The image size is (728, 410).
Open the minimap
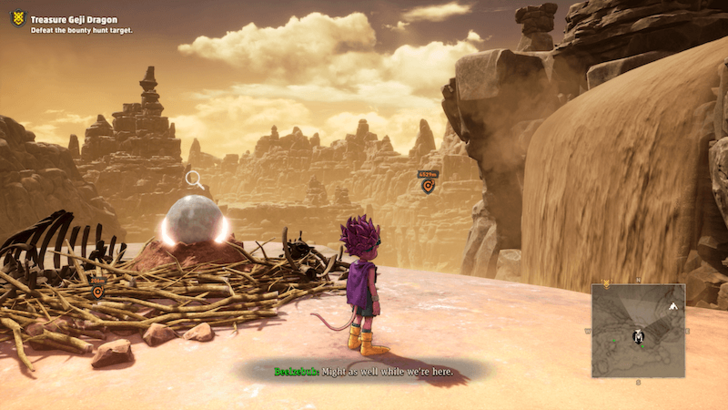tap(637, 330)
